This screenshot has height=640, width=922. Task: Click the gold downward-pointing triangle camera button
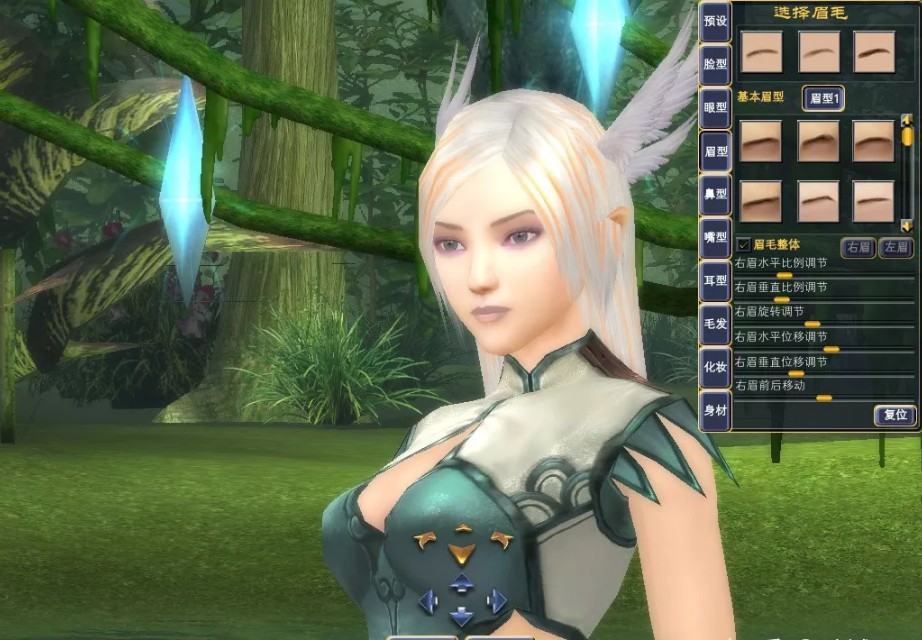[461, 553]
